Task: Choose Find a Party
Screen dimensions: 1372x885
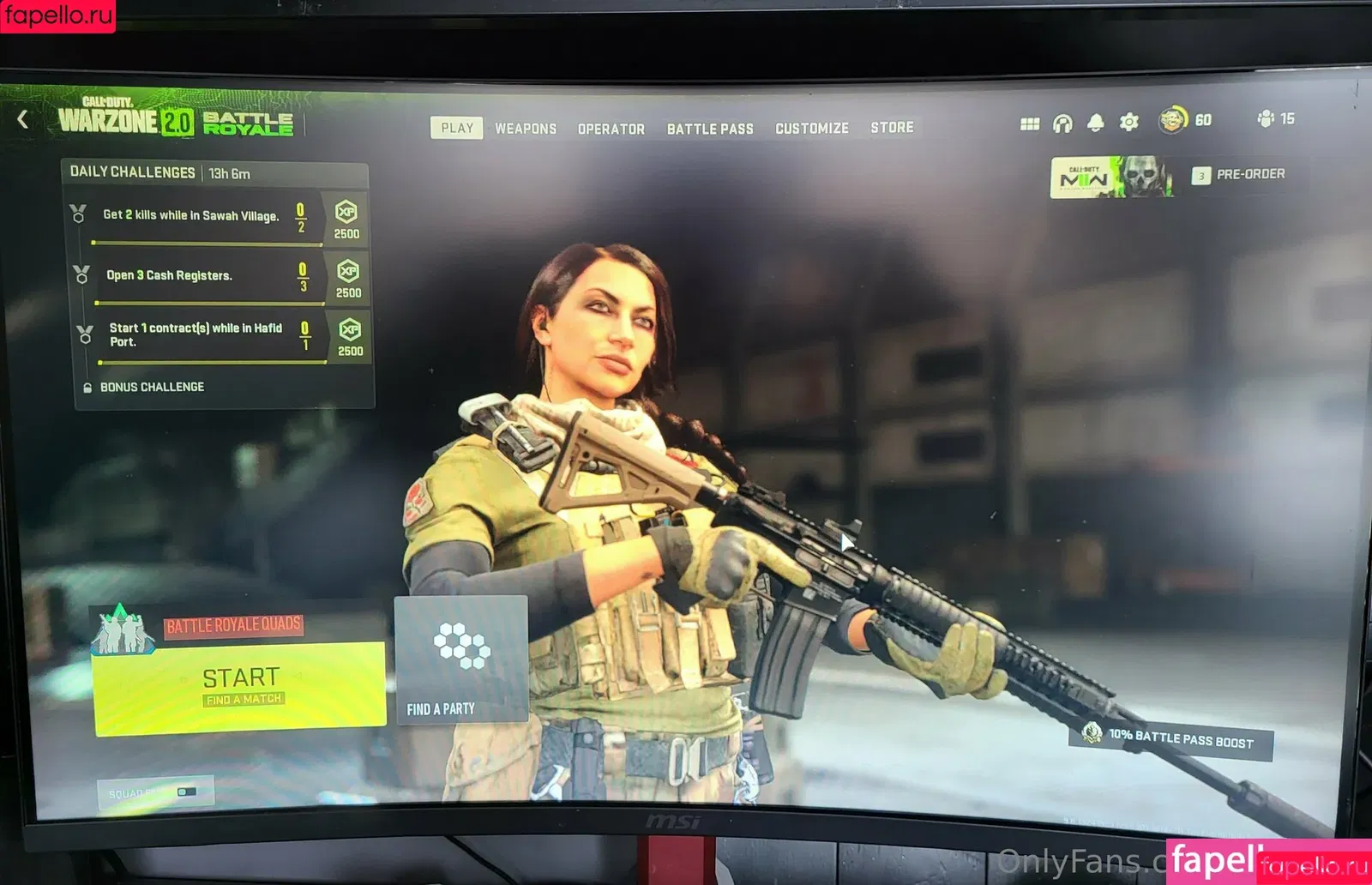Action: tap(460, 659)
